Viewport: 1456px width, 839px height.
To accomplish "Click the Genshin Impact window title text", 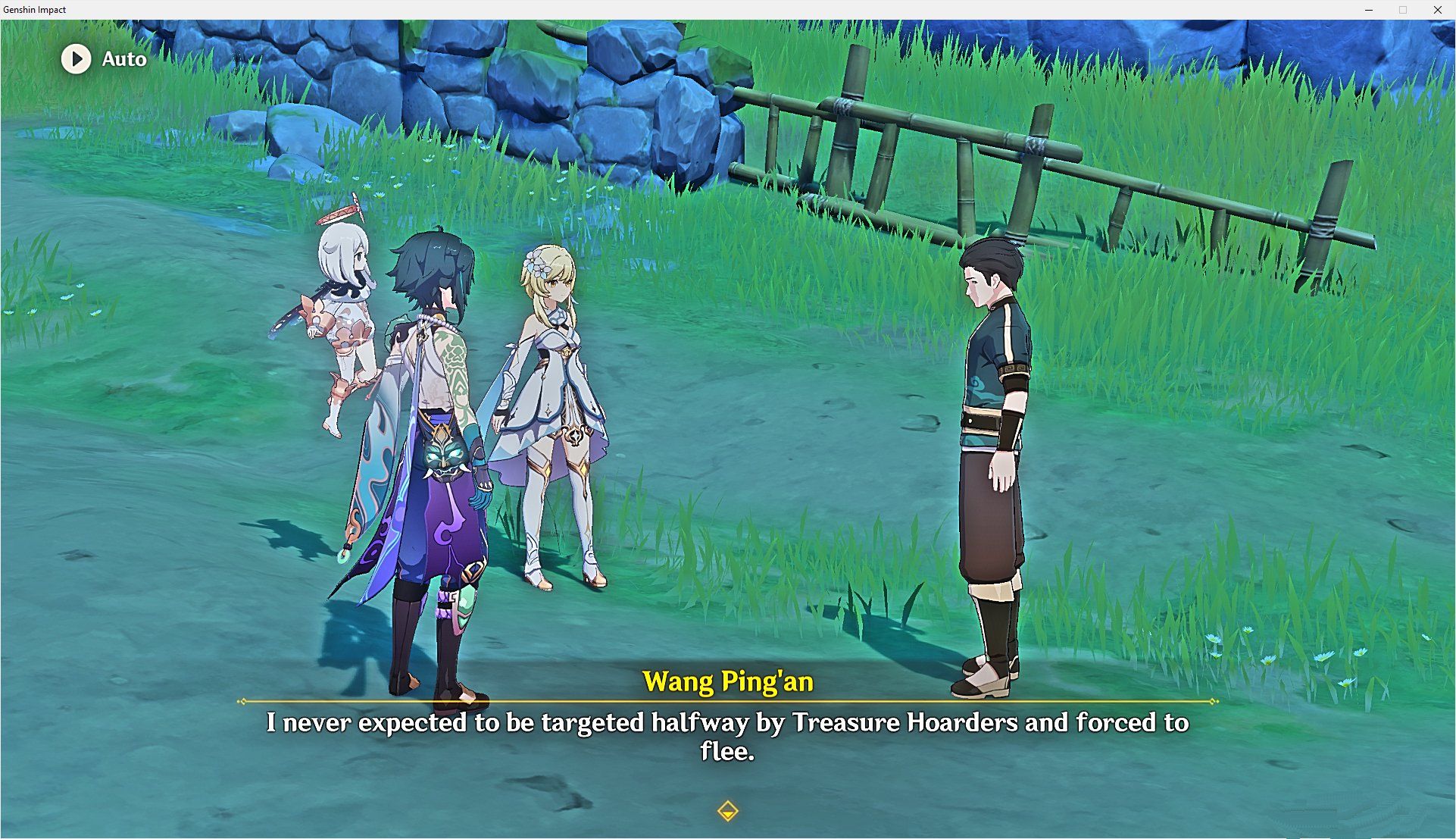I will pos(36,10).
